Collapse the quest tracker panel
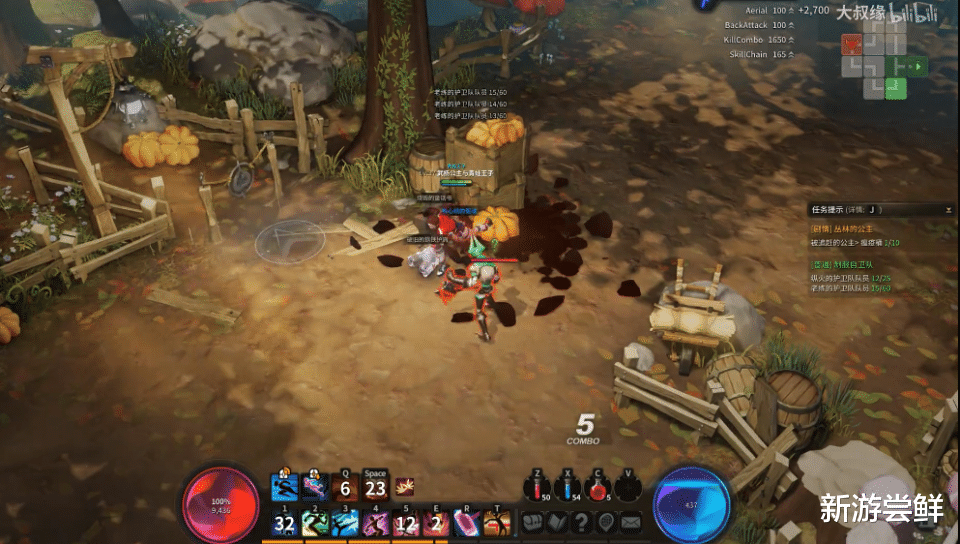This screenshot has width=960, height=544. click(947, 210)
